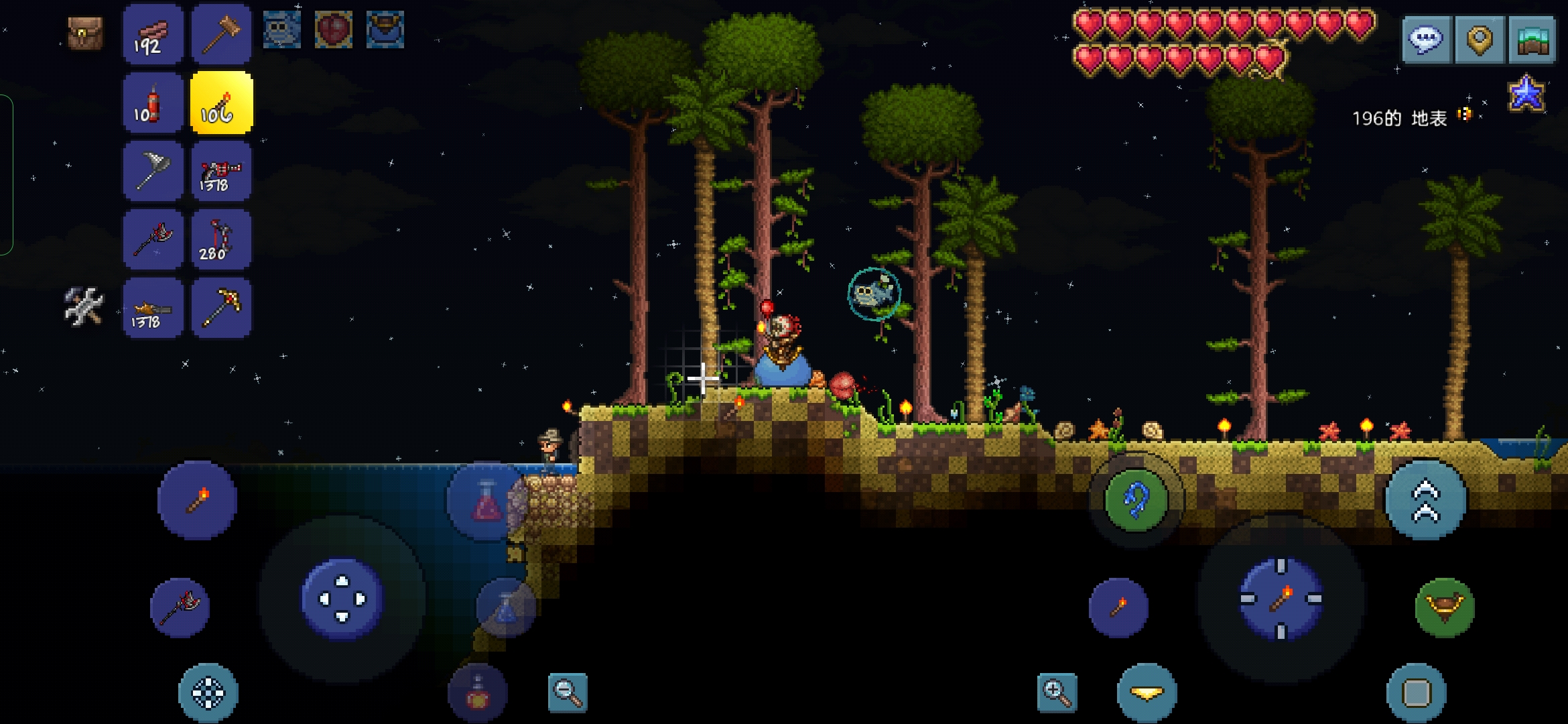Select the bug net hotbar slot
The width and height of the screenshot is (1568, 724).
(x=153, y=172)
